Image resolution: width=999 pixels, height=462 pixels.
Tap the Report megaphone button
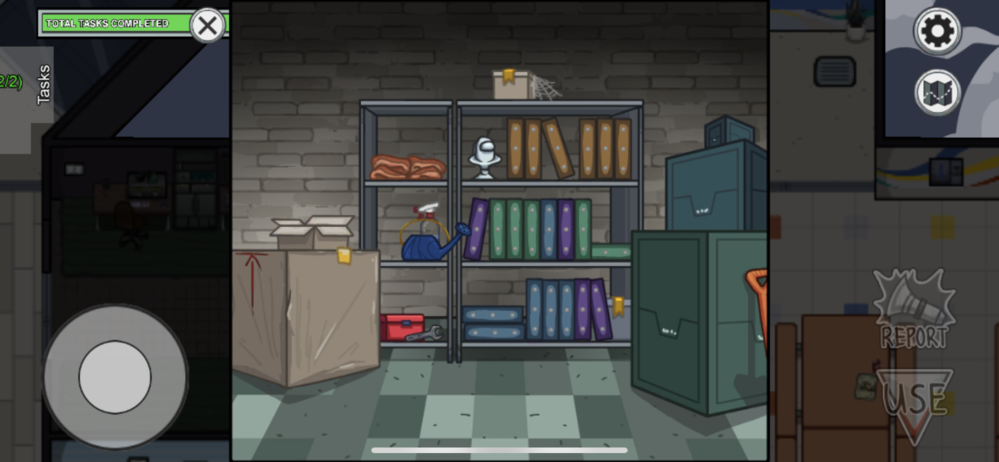pos(914,310)
